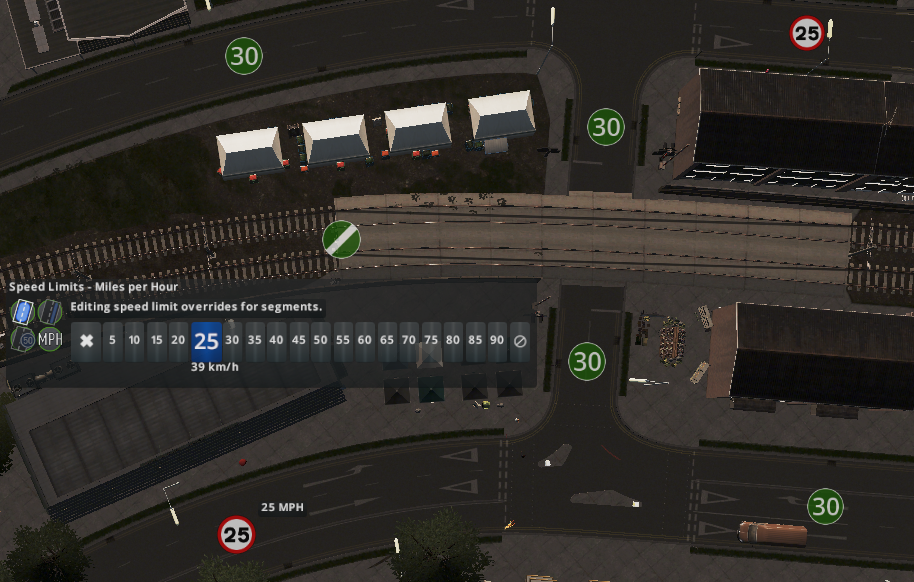Select the 60 mph speed button
This screenshot has width=914, height=582.
(365, 340)
